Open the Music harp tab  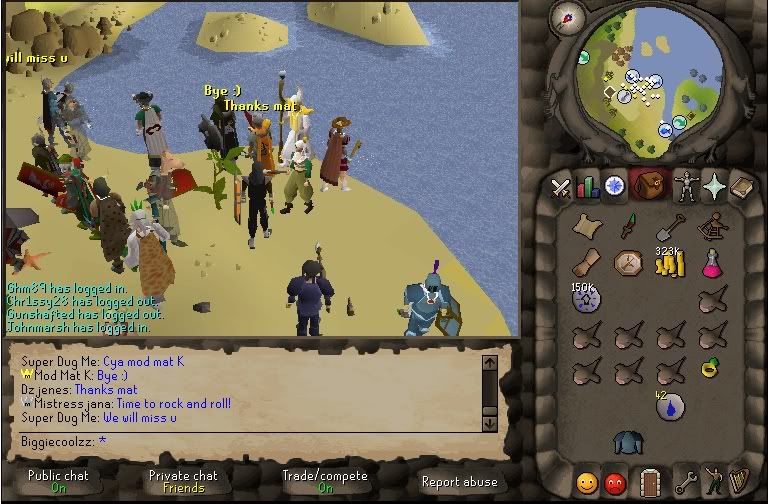741,482
